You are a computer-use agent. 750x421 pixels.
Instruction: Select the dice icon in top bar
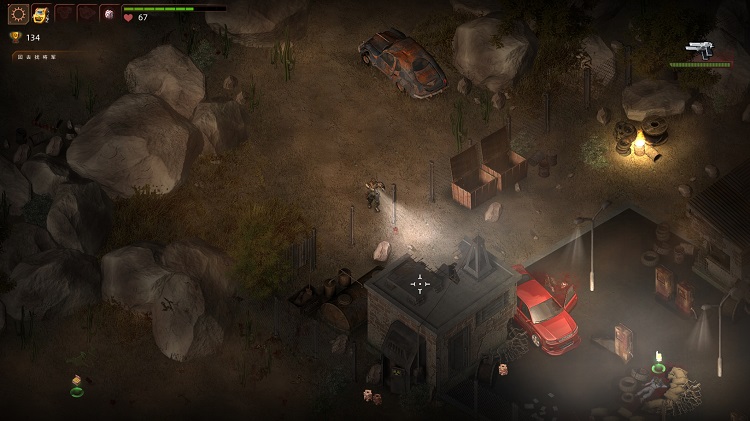point(109,14)
